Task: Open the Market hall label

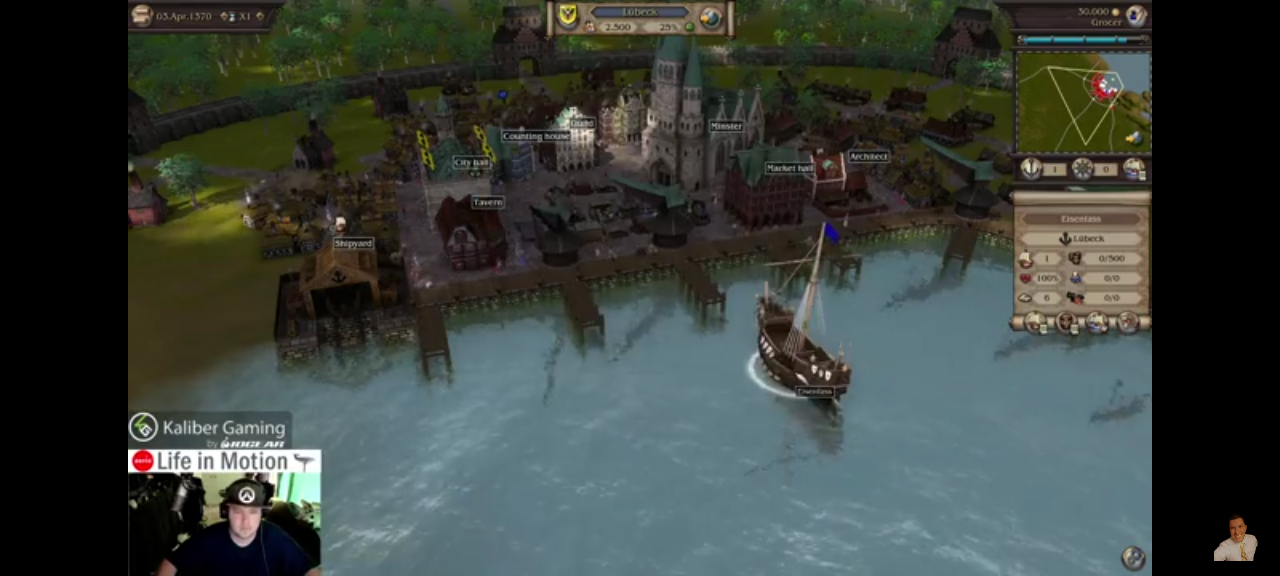Action: [x=789, y=168]
